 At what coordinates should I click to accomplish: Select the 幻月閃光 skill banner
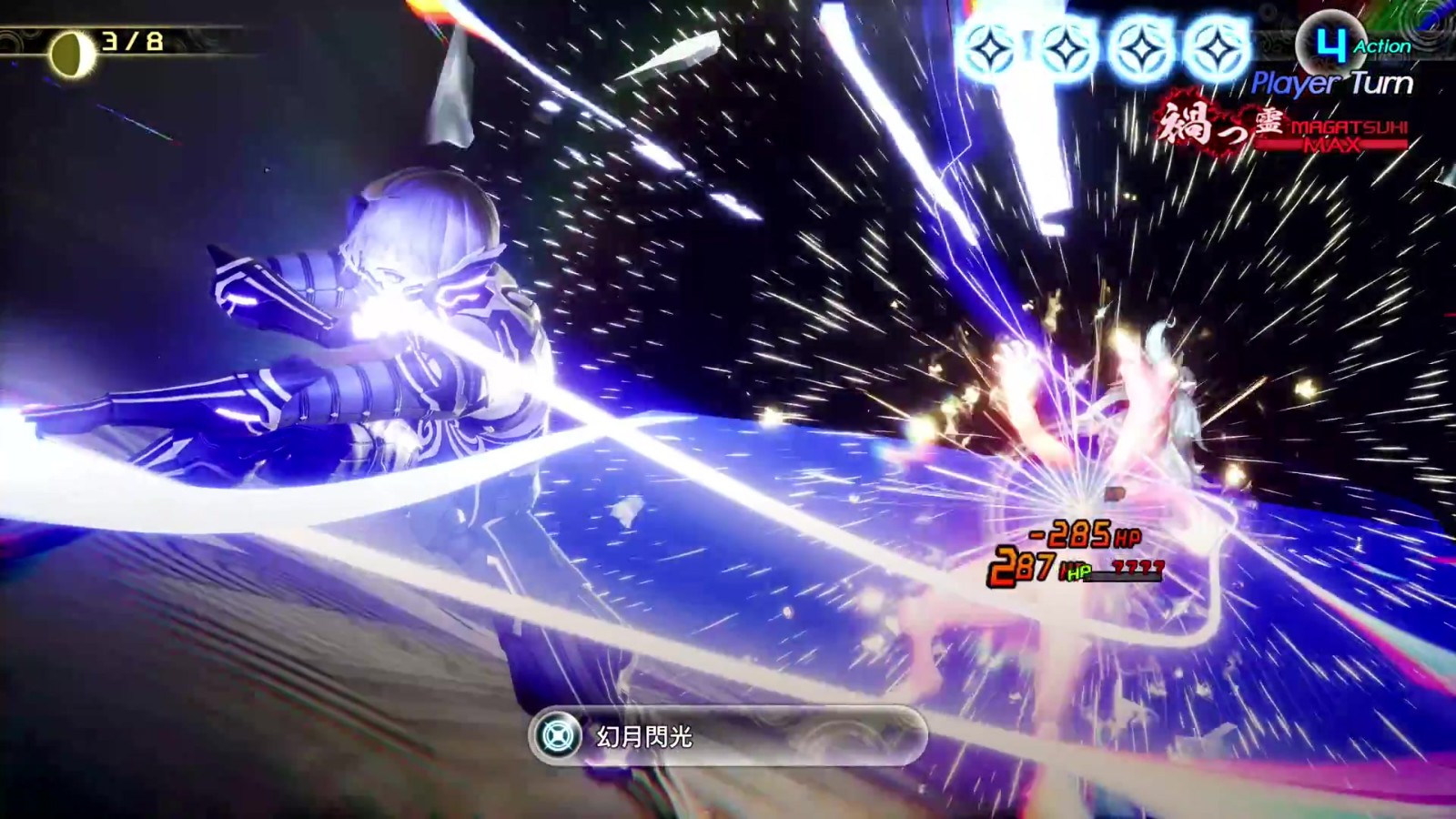[x=728, y=736]
